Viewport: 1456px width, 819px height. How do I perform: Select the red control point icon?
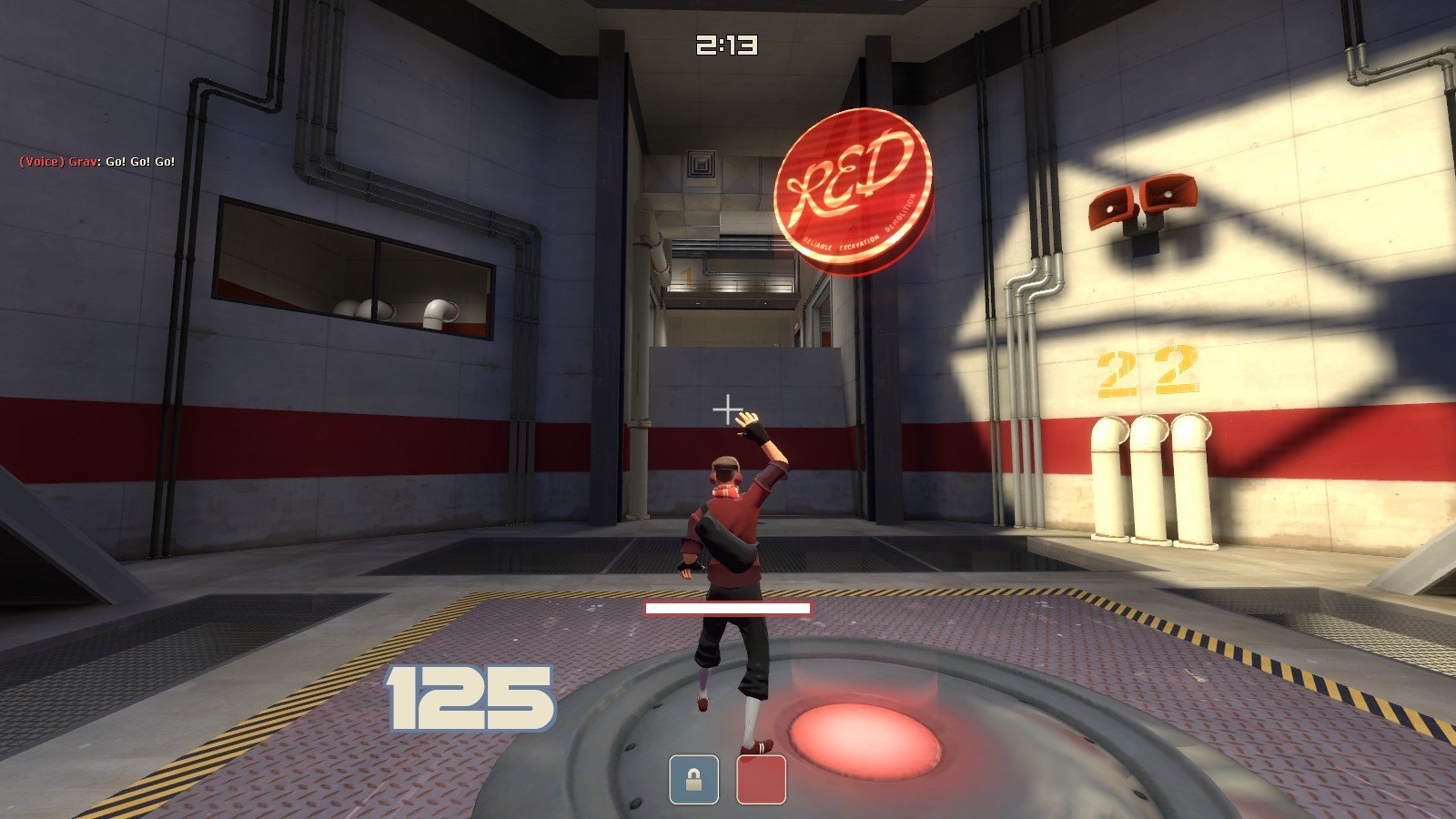[761, 780]
